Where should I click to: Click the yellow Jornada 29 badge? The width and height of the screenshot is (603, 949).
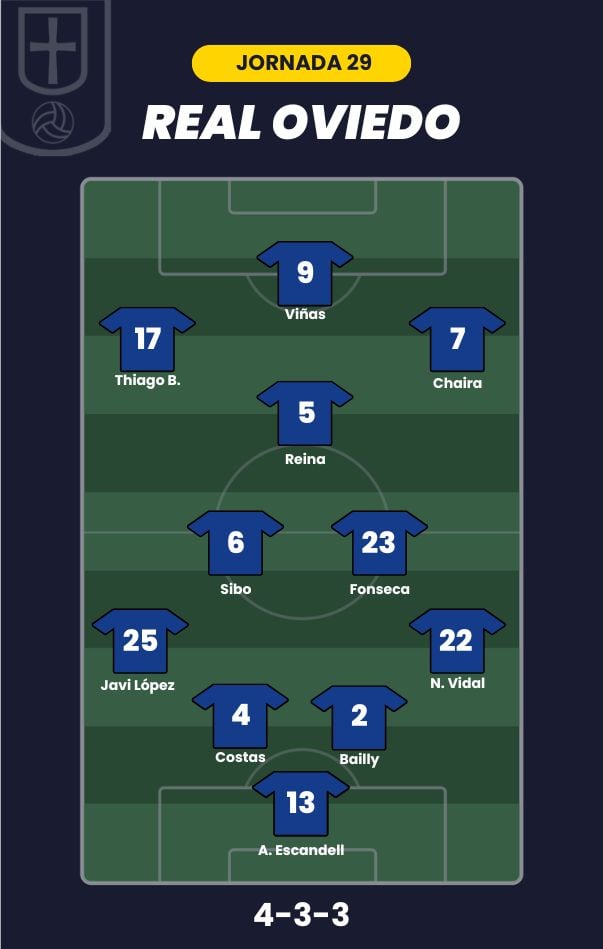[x=301, y=63]
